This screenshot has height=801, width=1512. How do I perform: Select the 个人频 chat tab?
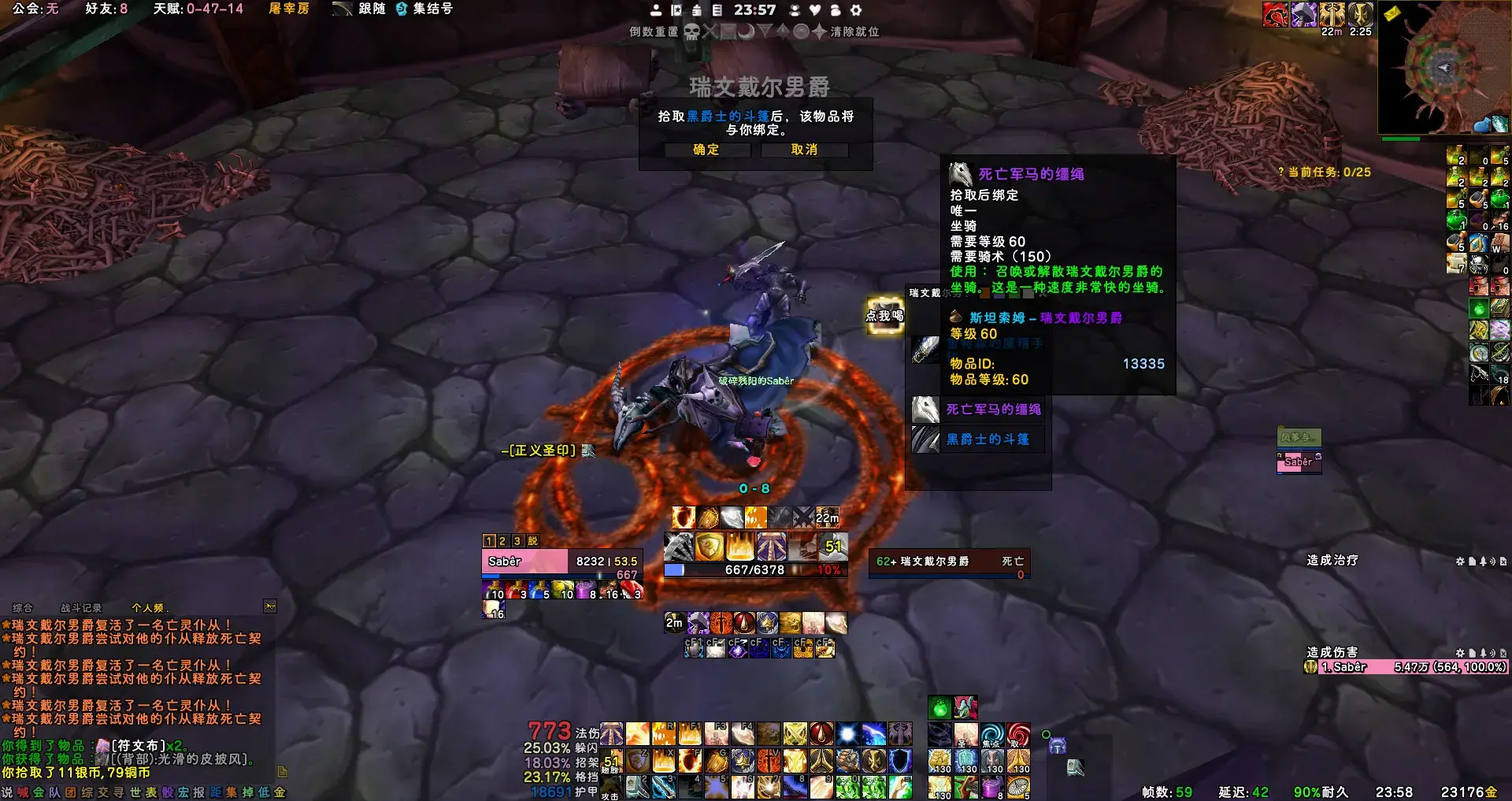point(150,608)
